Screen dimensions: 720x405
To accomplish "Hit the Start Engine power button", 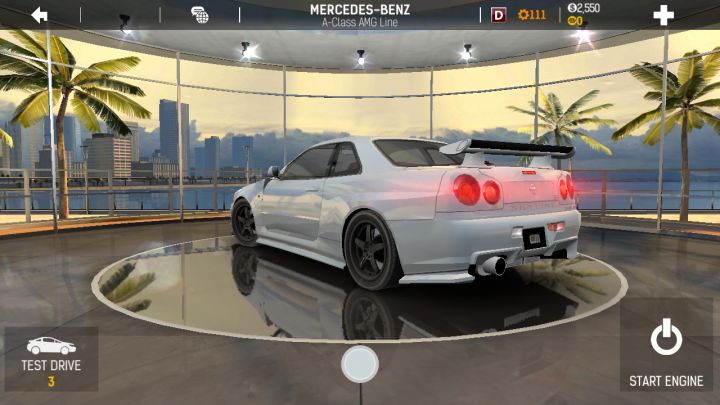I will (666, 351).
